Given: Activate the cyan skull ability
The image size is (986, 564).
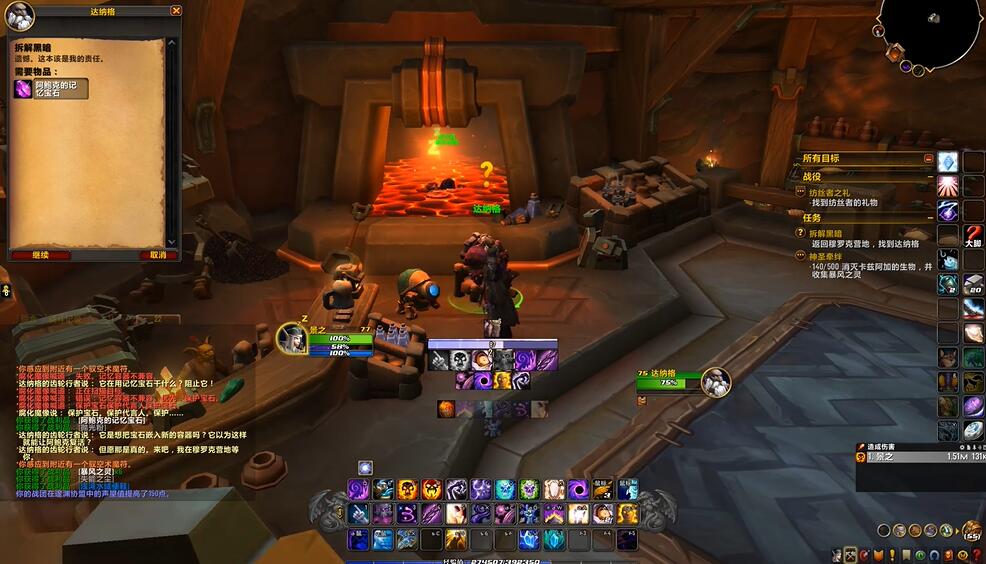Looking at the screenshot, I should coord(505,489).
